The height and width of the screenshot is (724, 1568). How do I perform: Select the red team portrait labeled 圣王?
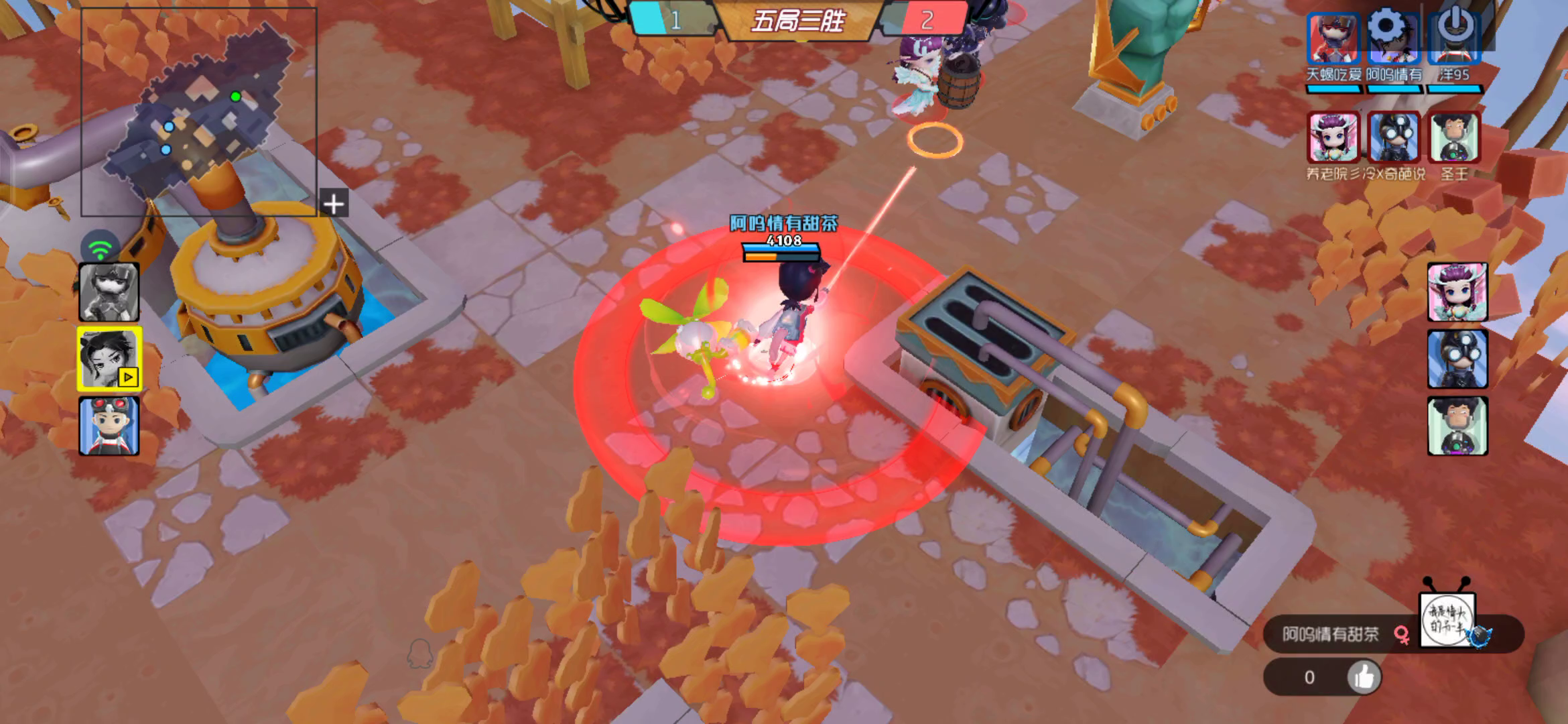1453,138
